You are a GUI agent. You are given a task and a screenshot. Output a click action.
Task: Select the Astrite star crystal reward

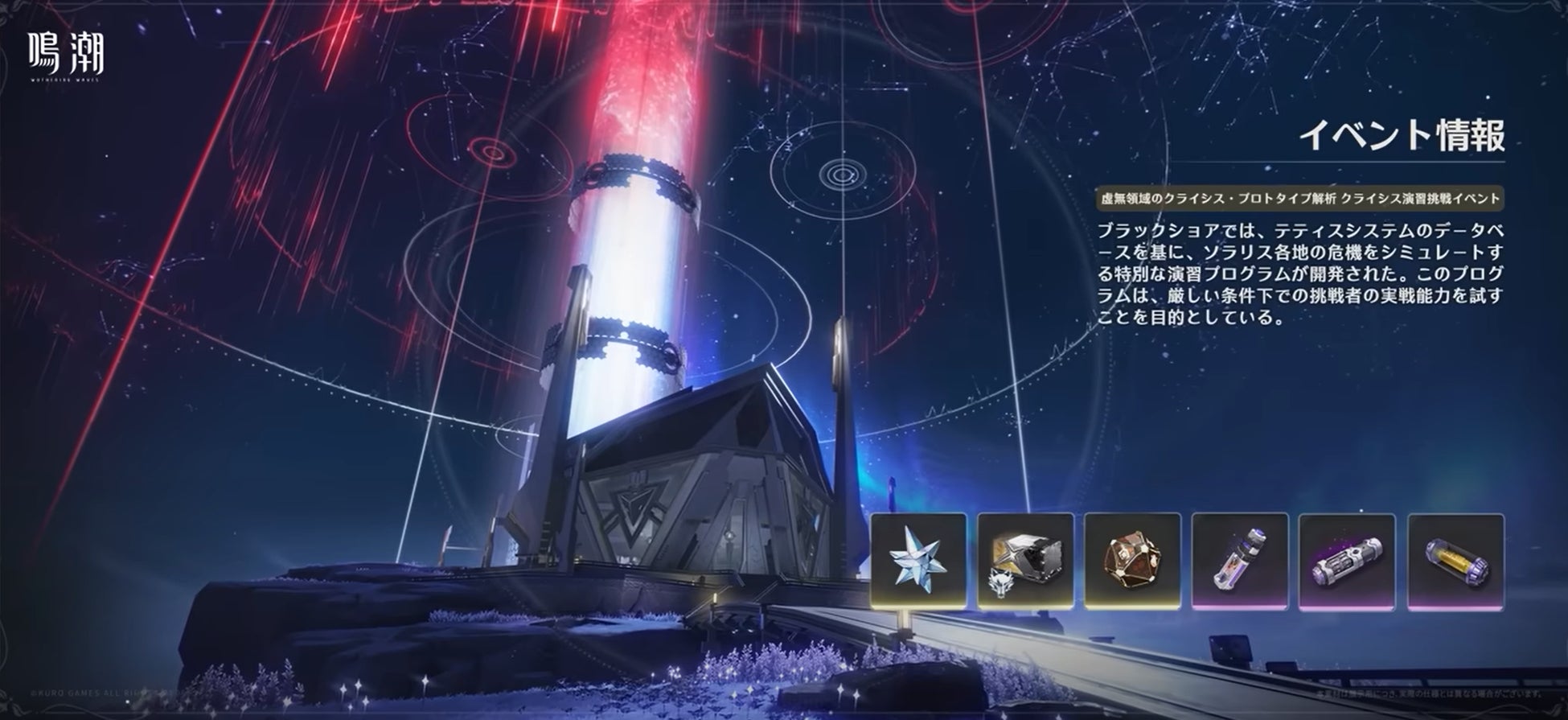point(918,560)
